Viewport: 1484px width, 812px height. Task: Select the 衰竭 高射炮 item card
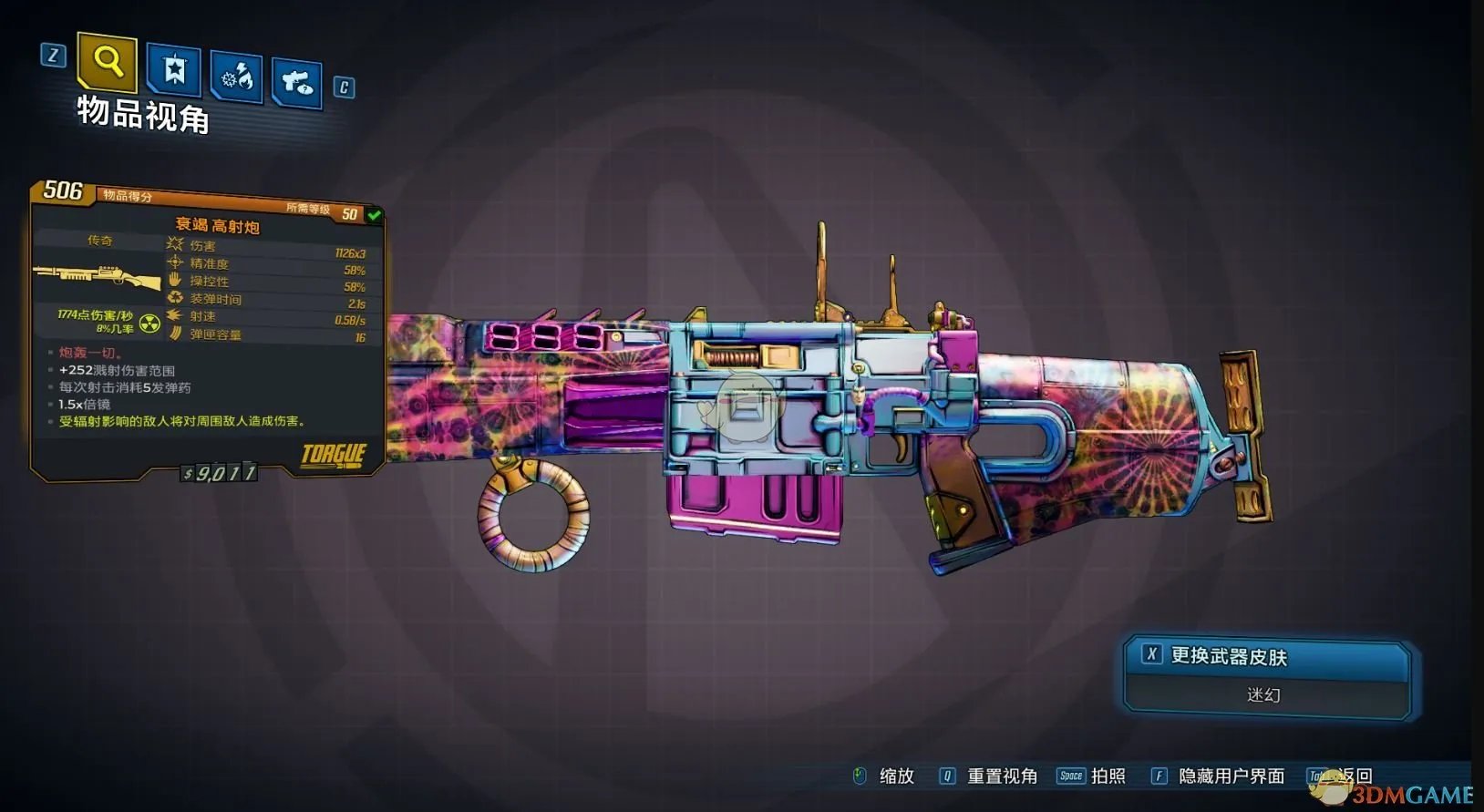208,328
